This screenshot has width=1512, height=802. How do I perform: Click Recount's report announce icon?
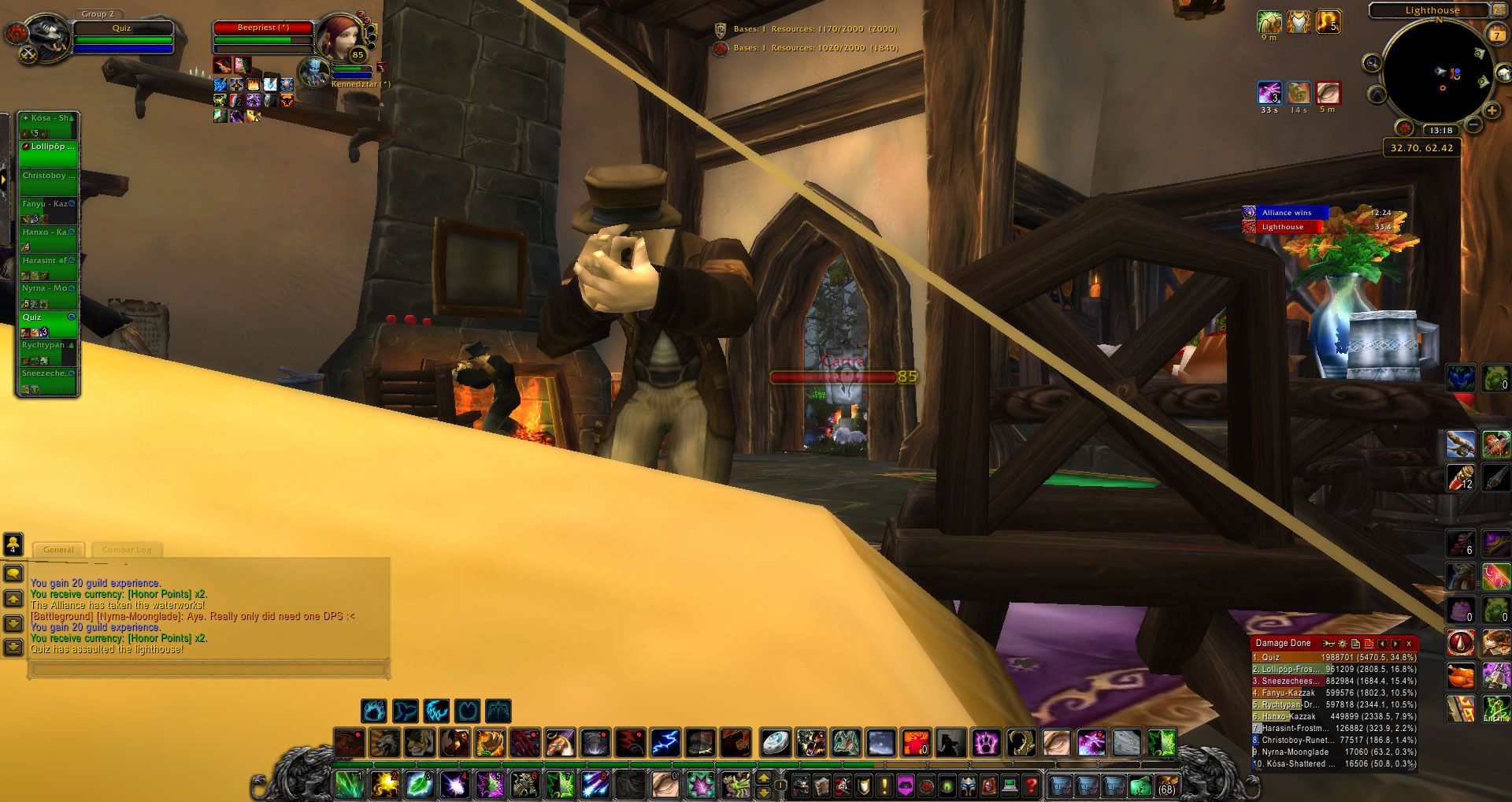point(1327,644)
